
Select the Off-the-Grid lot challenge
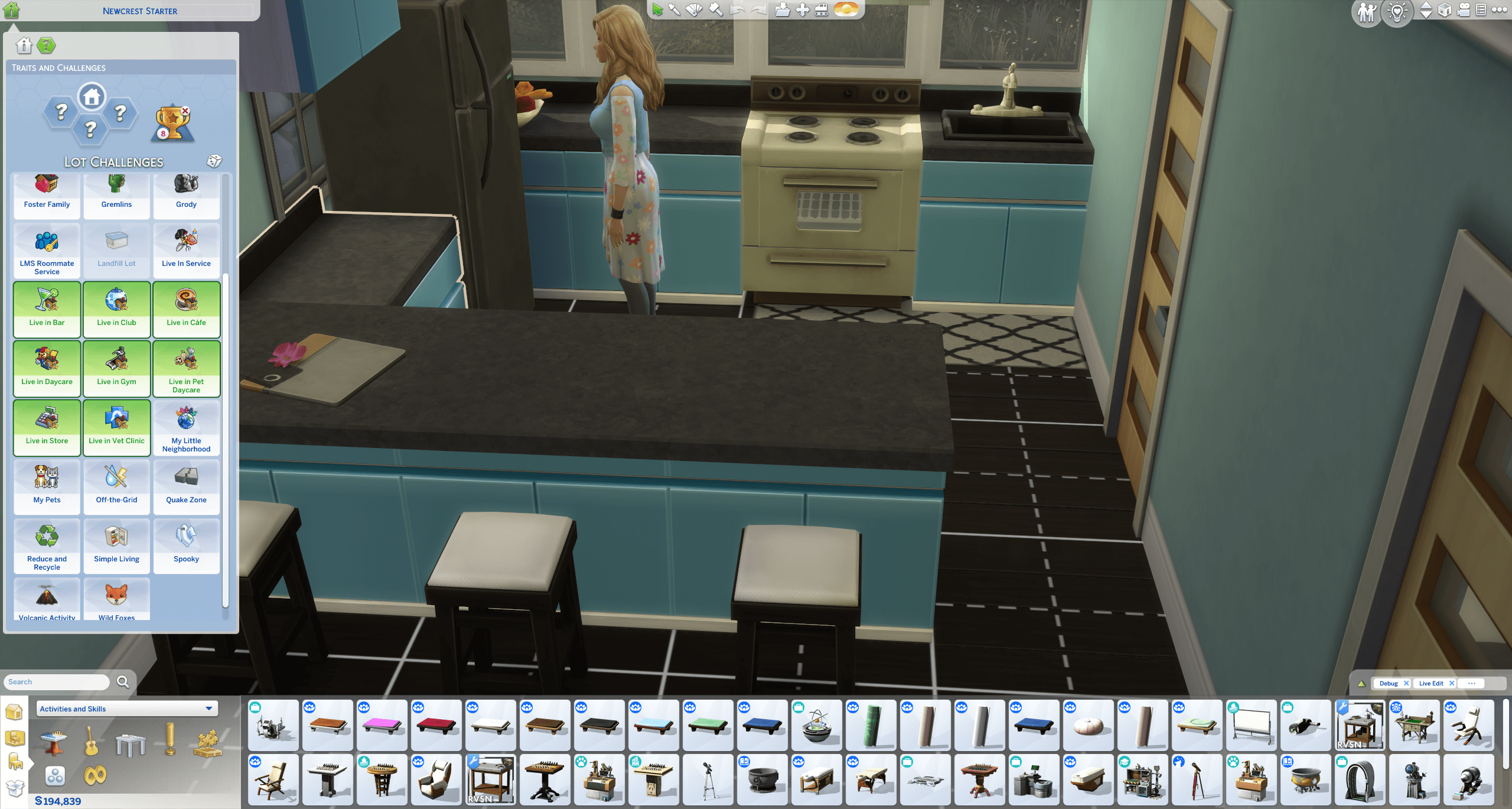[116, 486]
